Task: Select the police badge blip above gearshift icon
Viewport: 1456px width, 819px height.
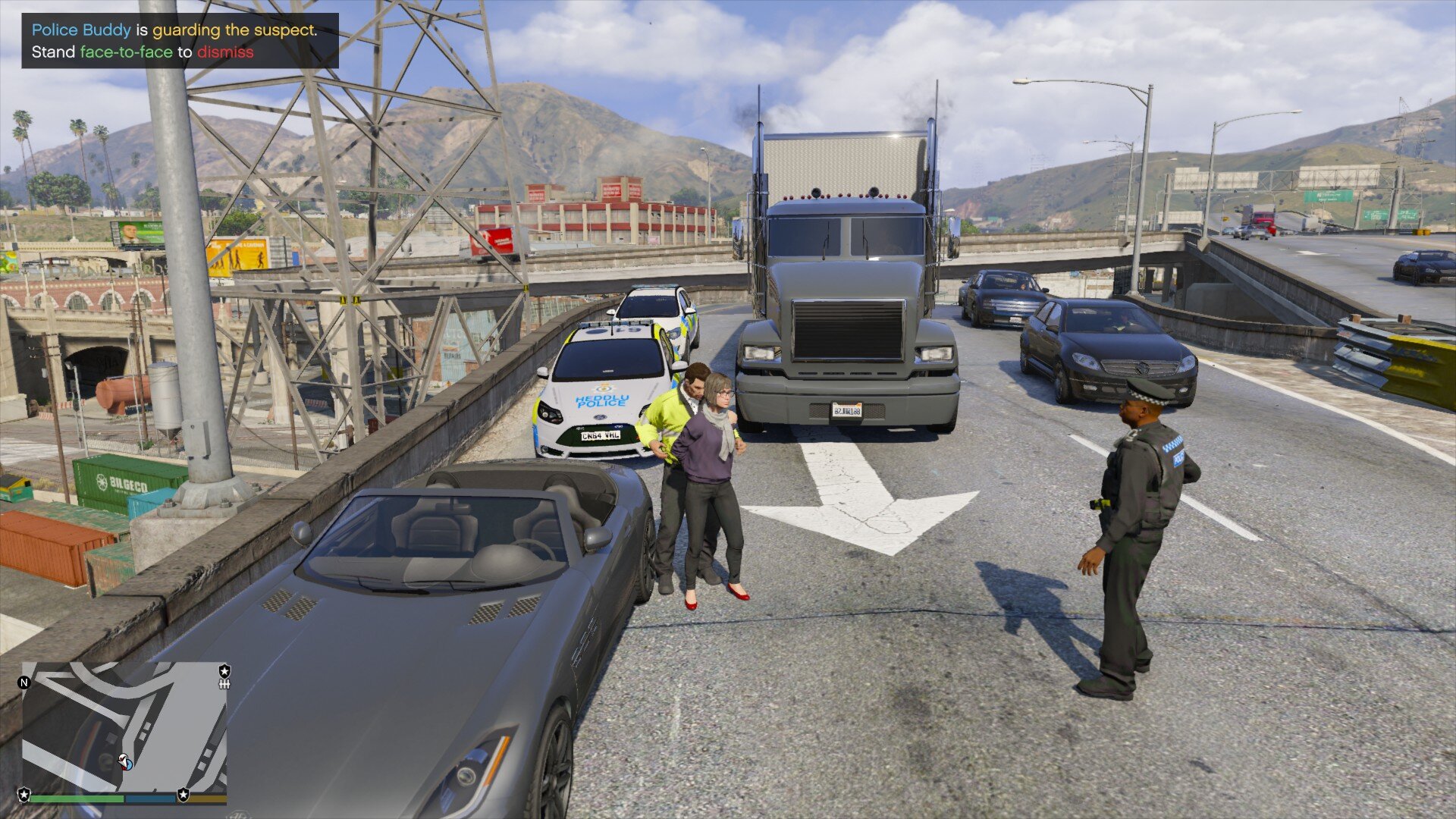Action: (x=224, y=670)
